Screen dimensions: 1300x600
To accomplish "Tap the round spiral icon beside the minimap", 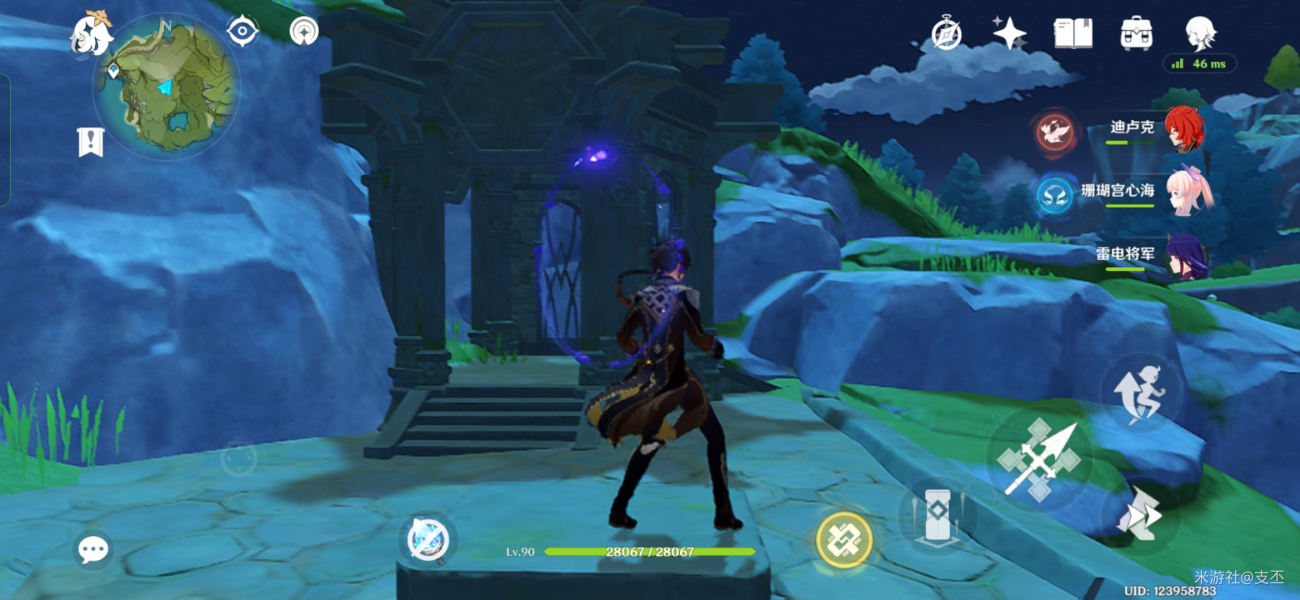I will tap(304, 31).
